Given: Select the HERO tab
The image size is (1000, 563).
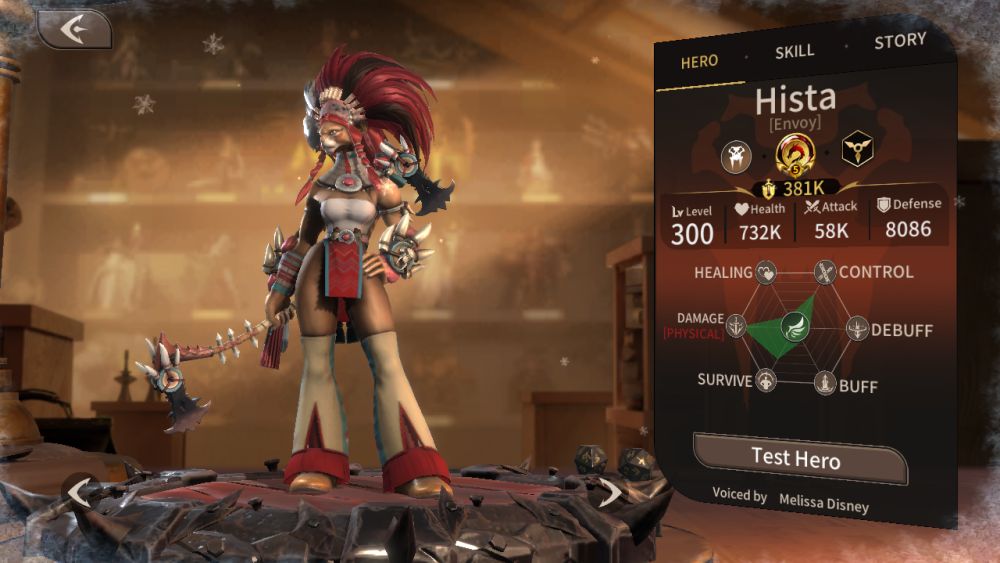Looking at the screenshot, I should 699,61.
